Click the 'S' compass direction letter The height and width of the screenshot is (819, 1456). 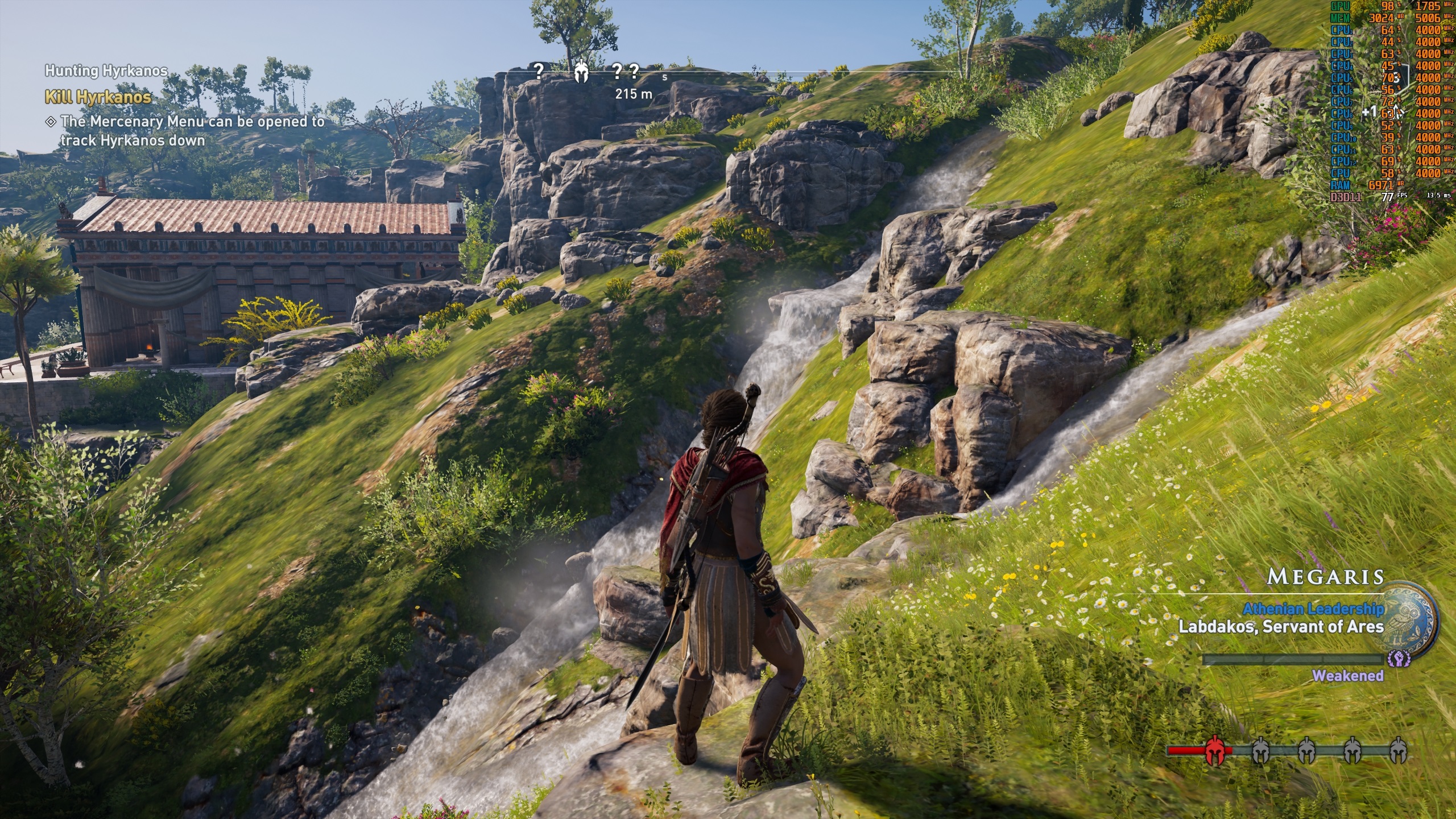click(x=665, y=77)
